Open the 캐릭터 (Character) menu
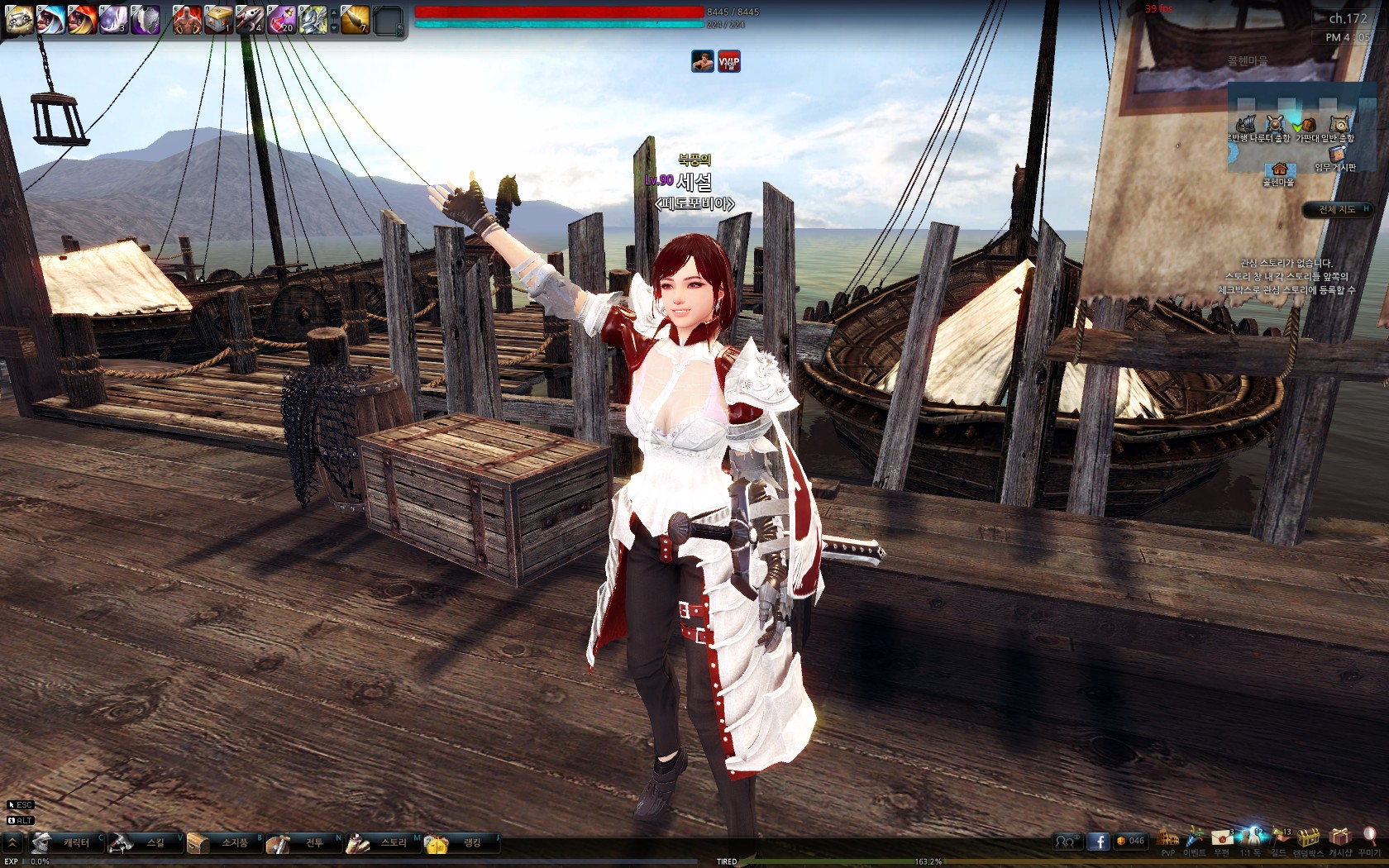This screenshot has height=868, width=1389. 68,842
